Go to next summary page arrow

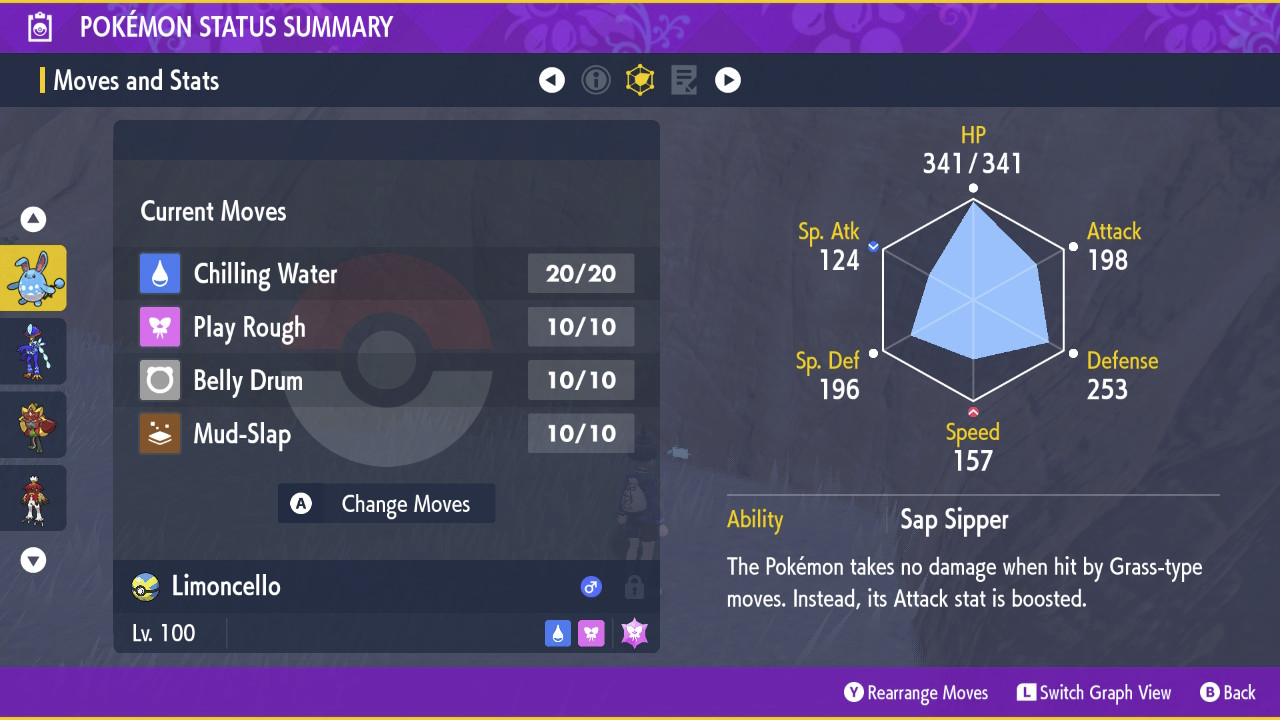(x=728, y=80)
